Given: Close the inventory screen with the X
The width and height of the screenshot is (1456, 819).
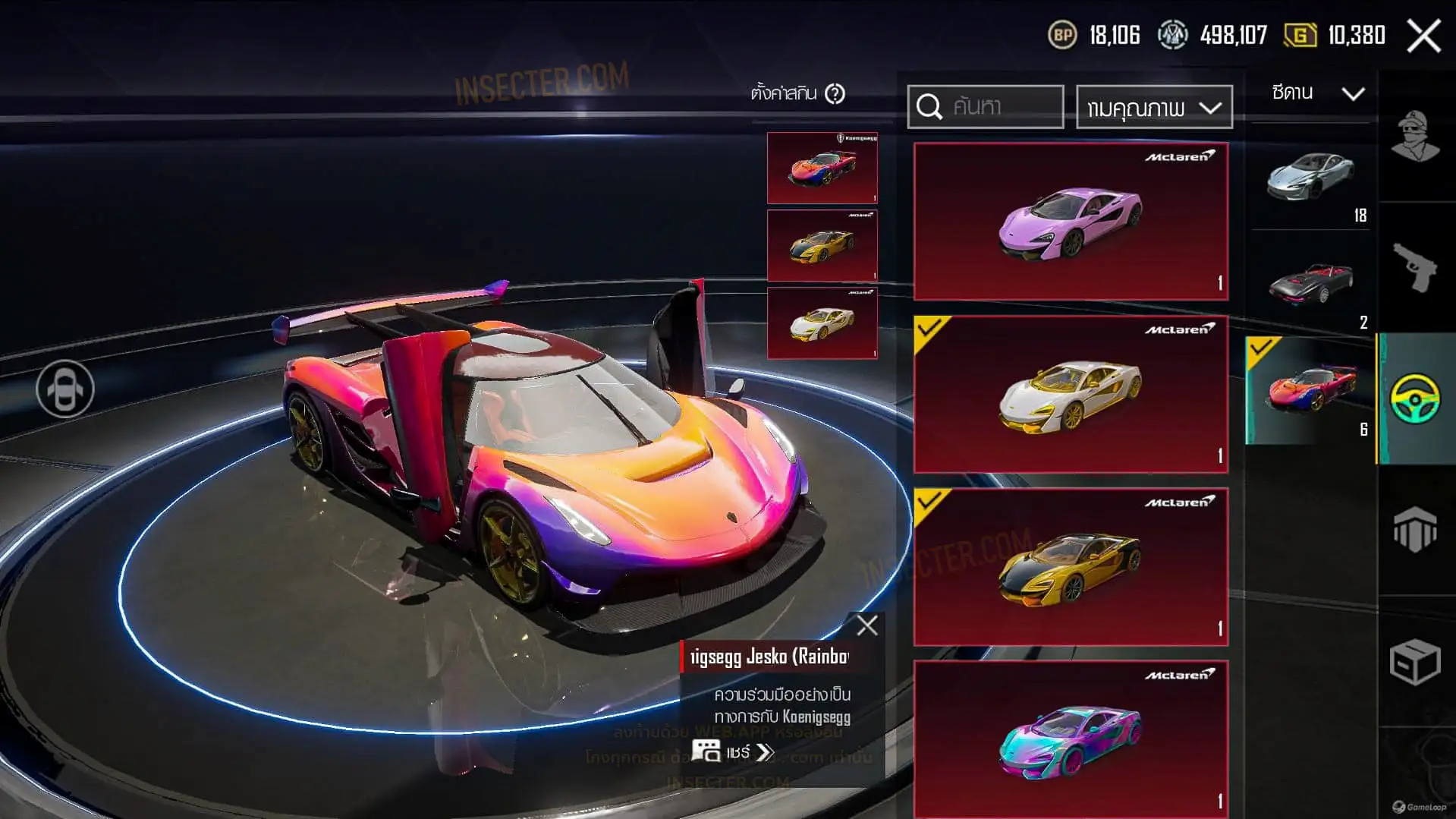Looking at the screenshot, I should tap(1423, 36).
